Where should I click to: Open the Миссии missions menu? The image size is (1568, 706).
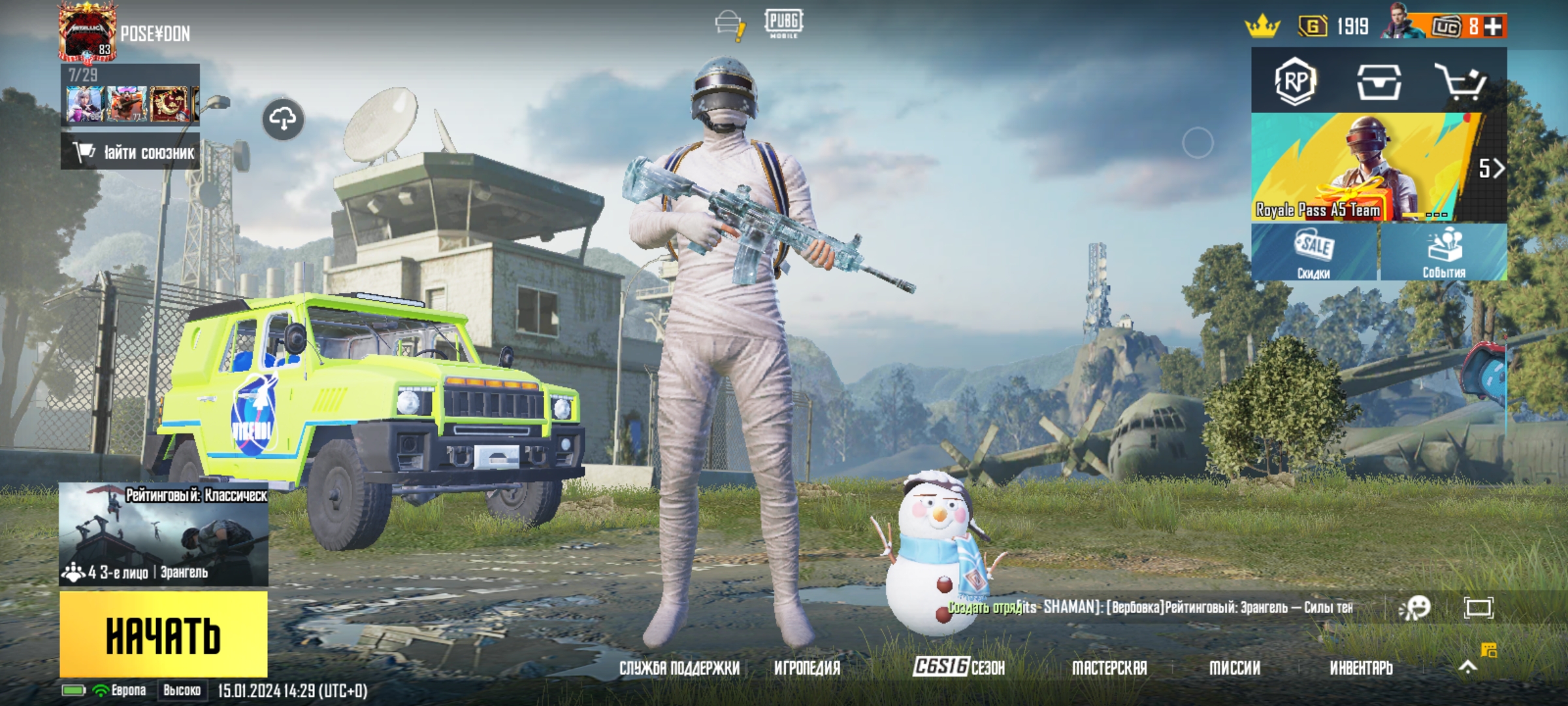click(1235, 667)
